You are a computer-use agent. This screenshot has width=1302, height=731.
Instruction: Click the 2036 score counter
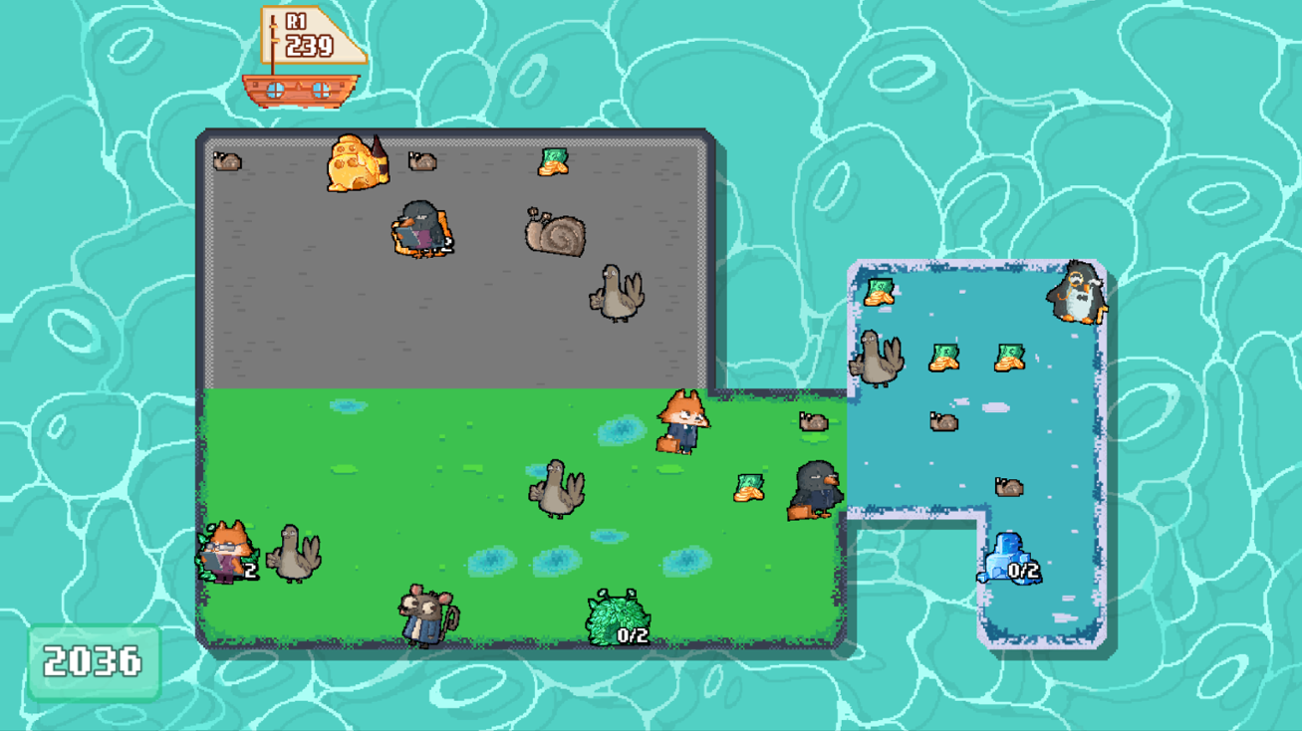[x=93, y=659]
